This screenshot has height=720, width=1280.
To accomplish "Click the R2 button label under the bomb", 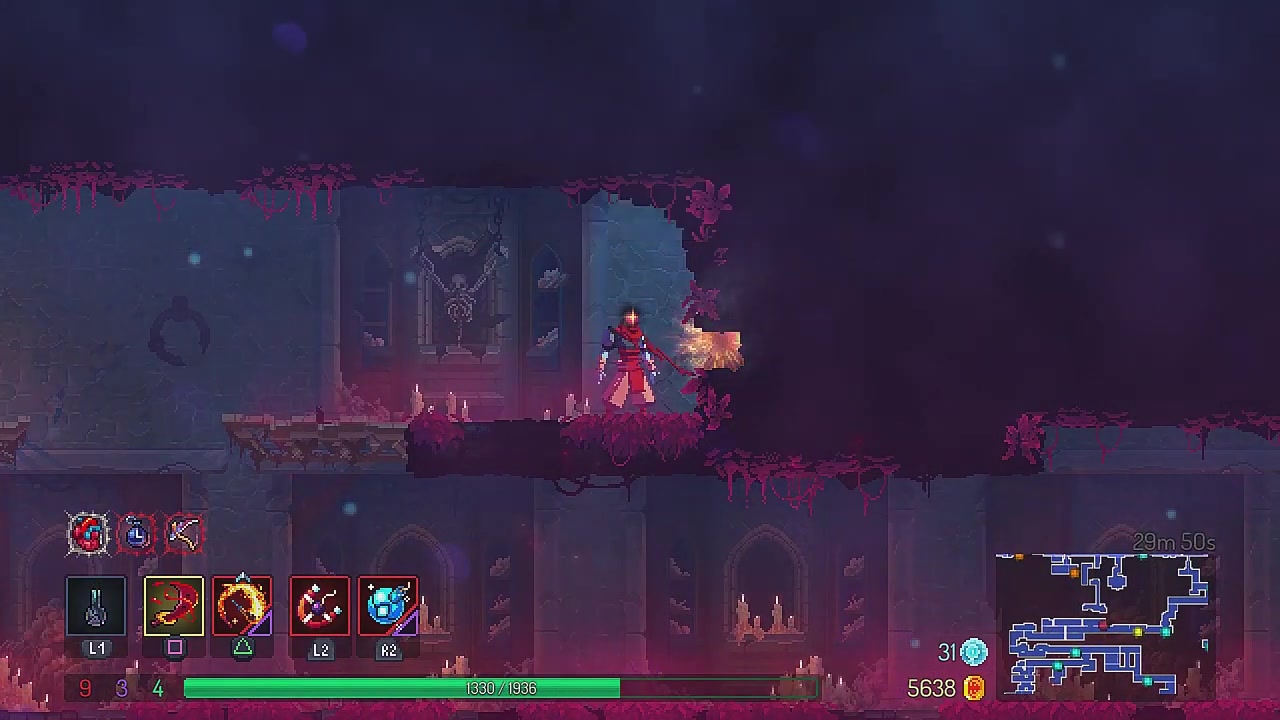I will click(389, 650).
